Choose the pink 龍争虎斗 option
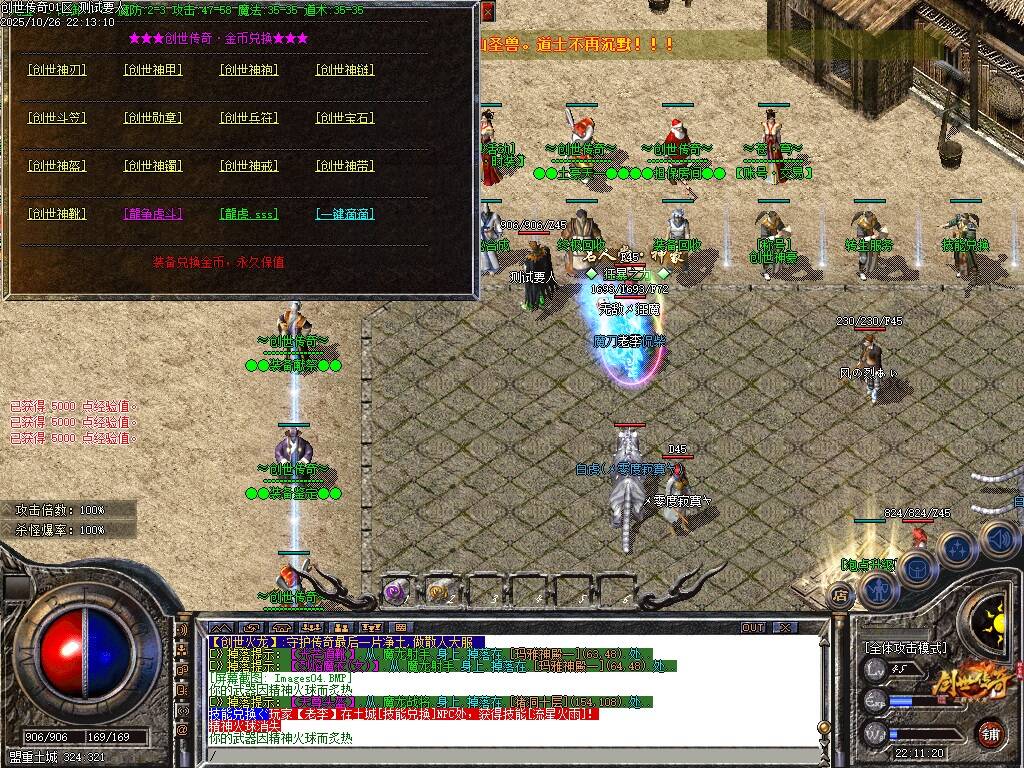The width and height of the screenshot is (1024, 768). point(153,214)
